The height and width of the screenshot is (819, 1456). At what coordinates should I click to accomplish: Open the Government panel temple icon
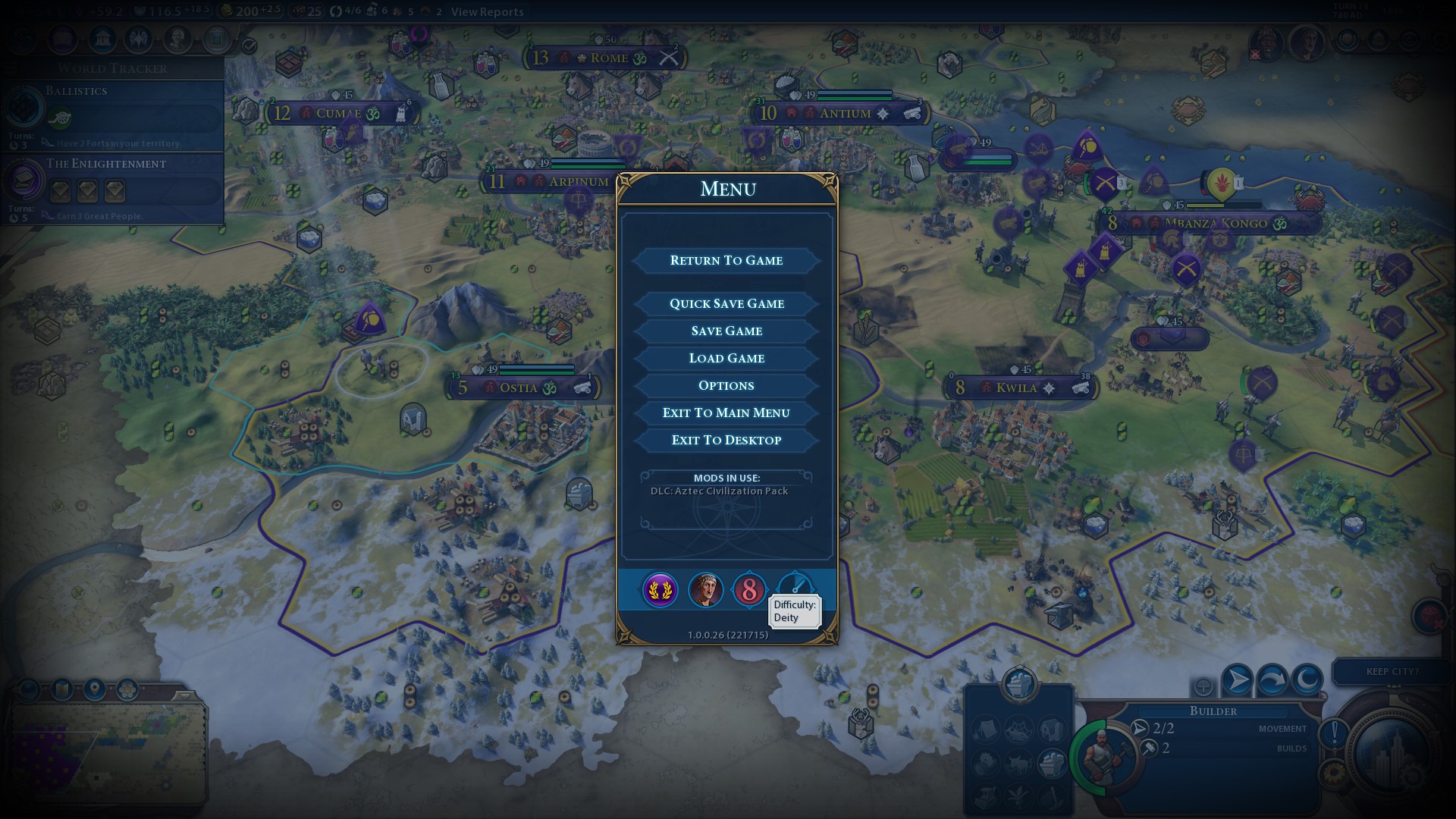[102, 39]
